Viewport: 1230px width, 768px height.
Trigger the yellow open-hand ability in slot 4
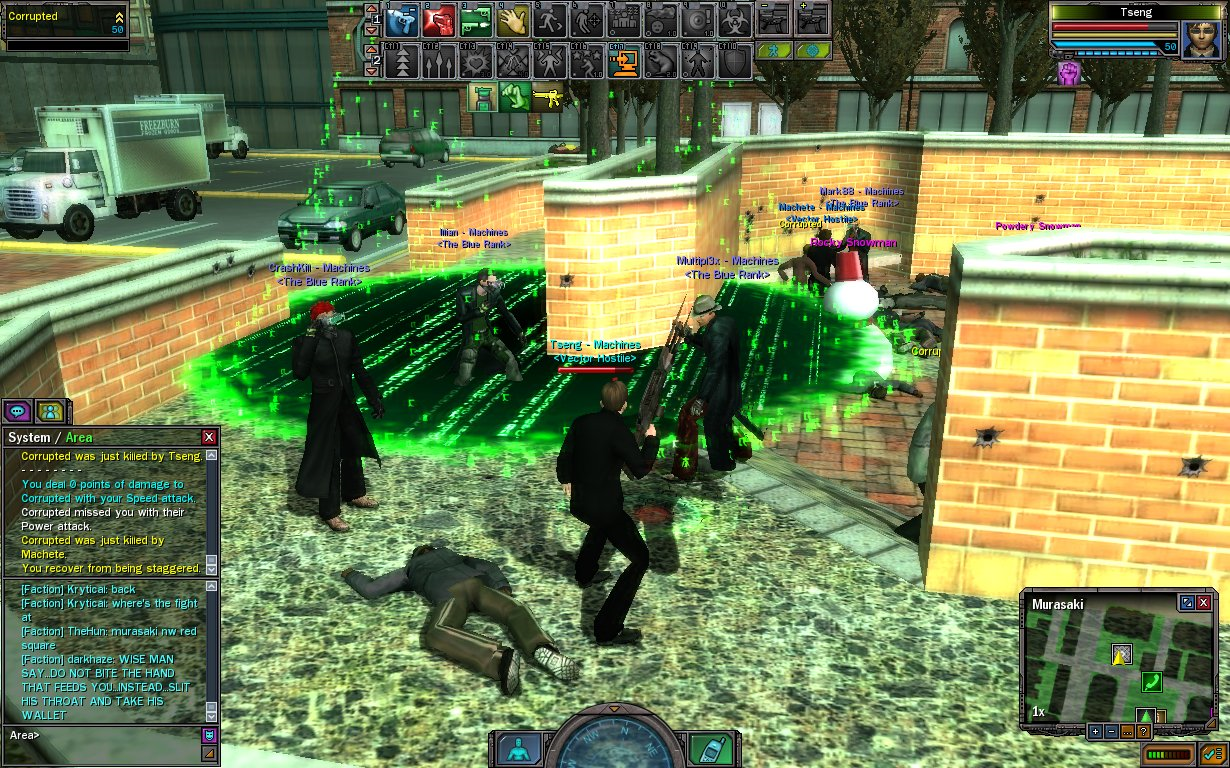coord(514,20)
